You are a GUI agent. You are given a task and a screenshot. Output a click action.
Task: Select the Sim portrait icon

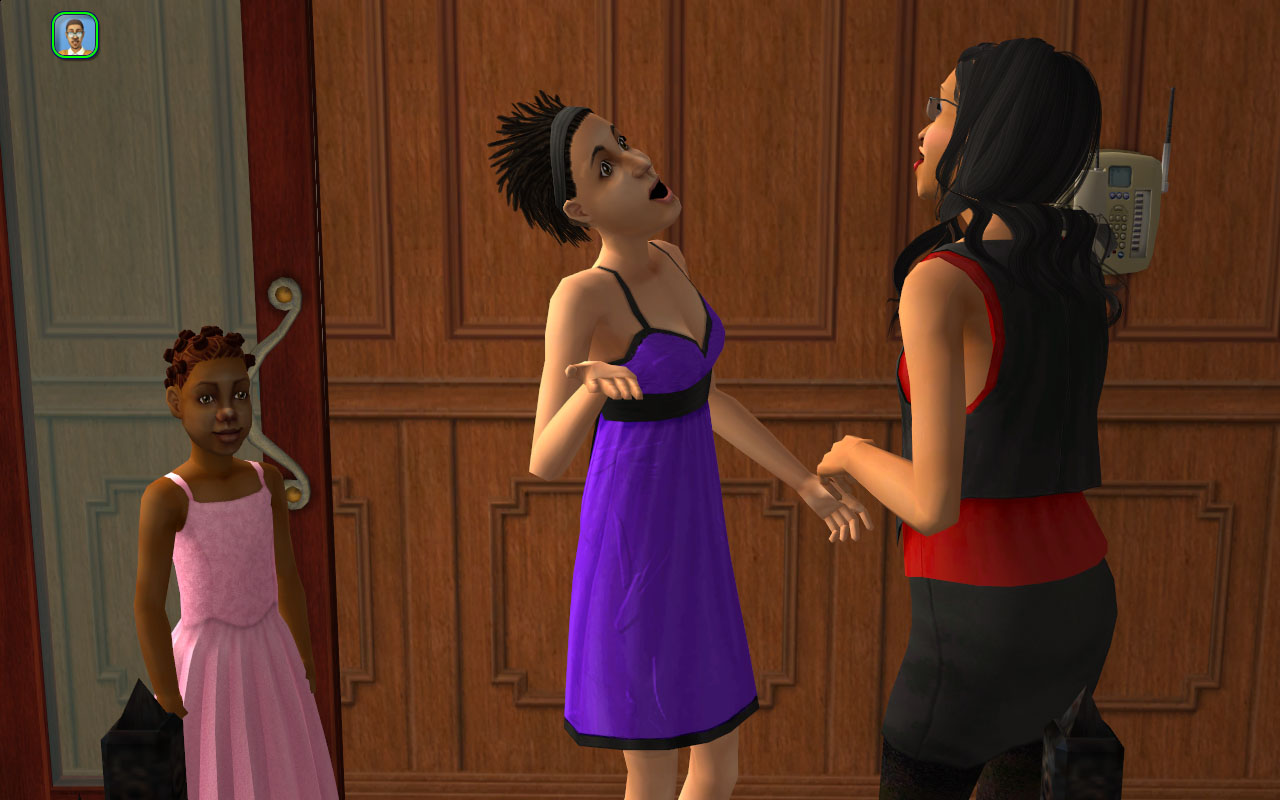tap(75, 35)
